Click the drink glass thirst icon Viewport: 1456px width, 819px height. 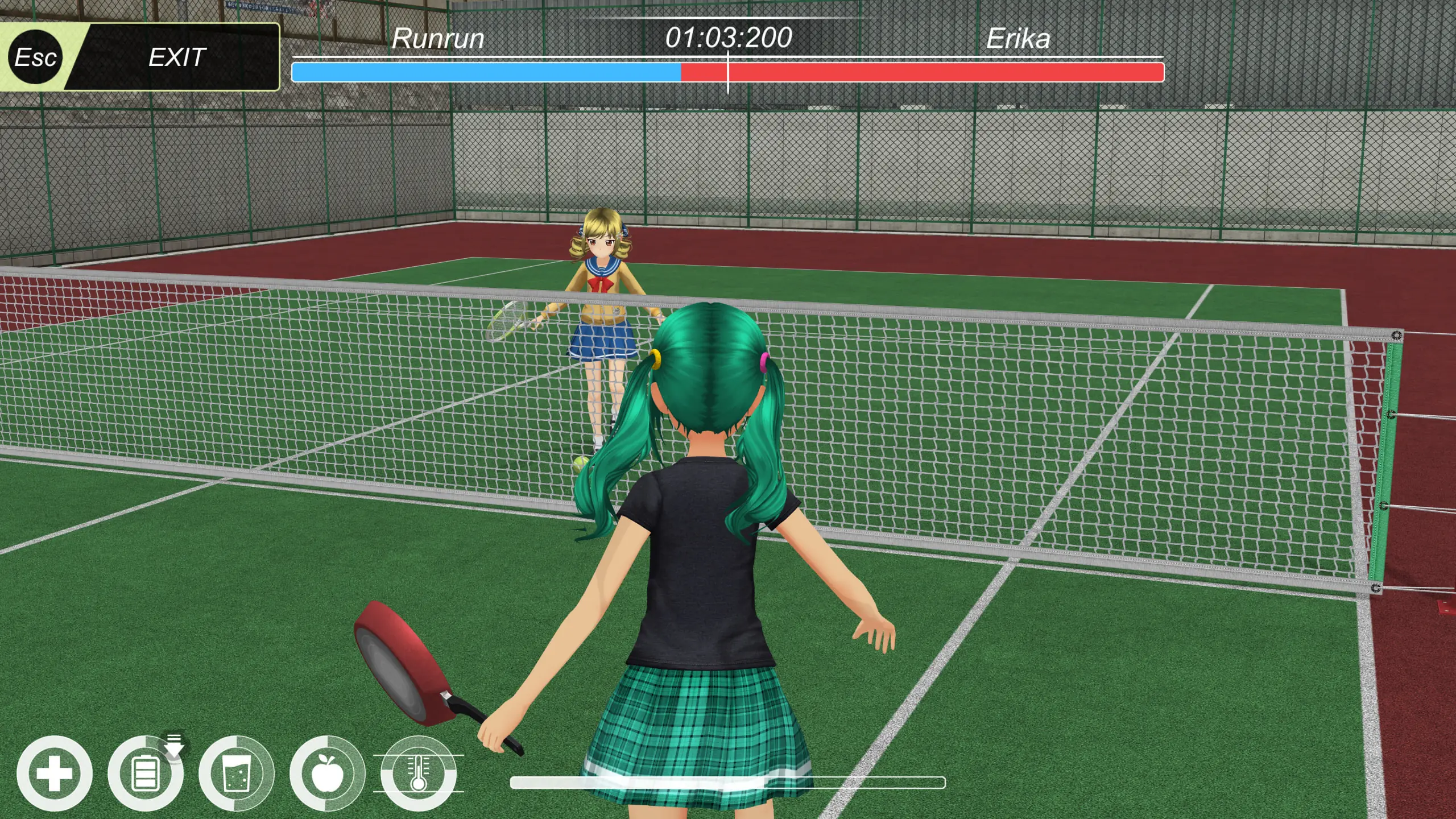pos(237,773)
